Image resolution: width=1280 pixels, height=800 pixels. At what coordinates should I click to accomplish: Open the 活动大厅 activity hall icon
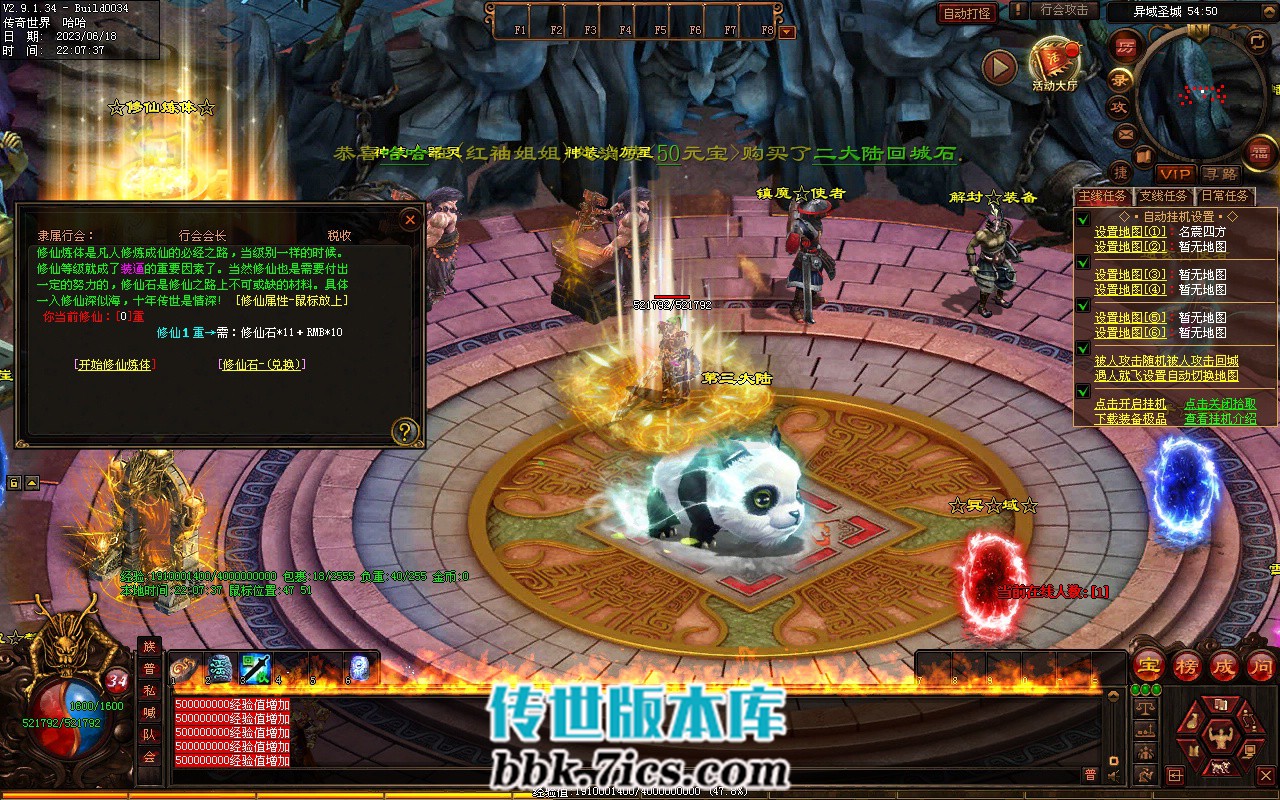[x=1055, y=62]
